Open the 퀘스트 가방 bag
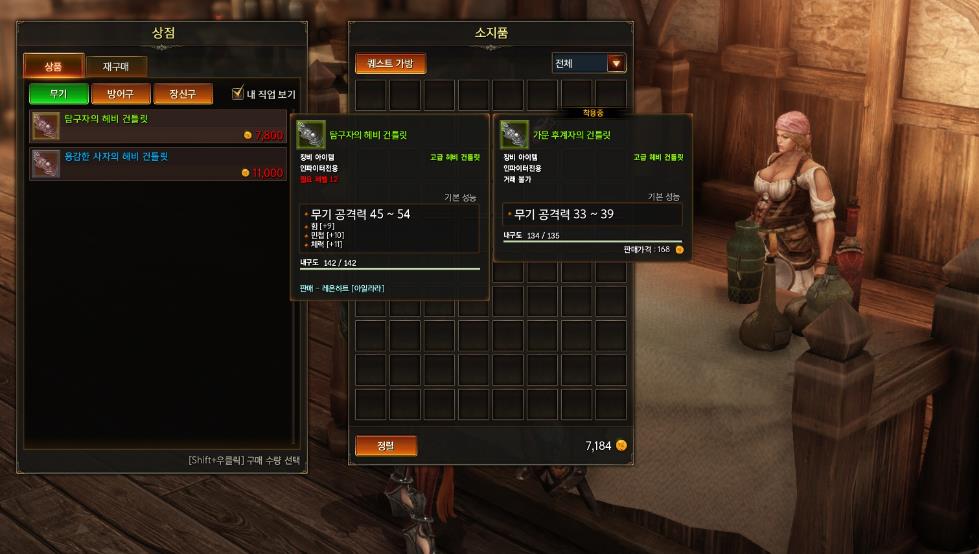The height and width of the screenshot is (554, 979). (390, 64)
